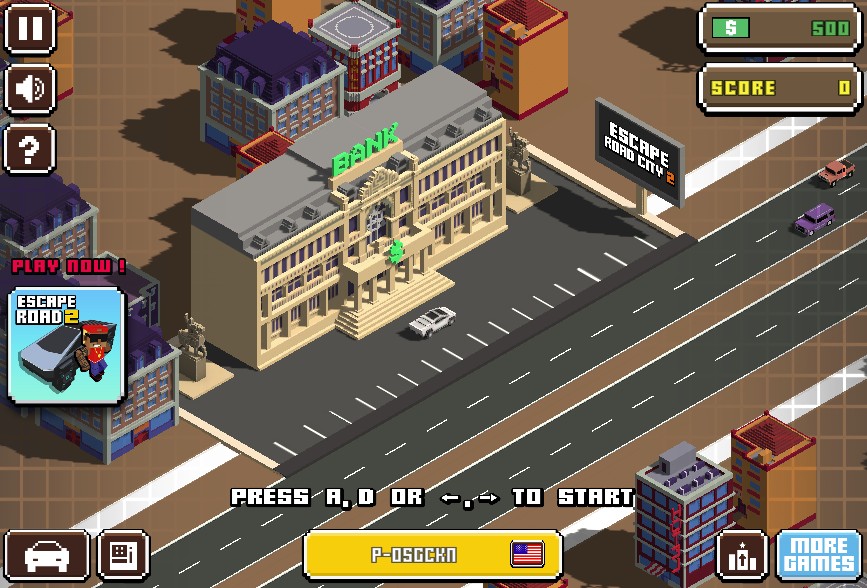
Task: Open the Escape Road 2 promo thumbnail
Action: [67, 345]
